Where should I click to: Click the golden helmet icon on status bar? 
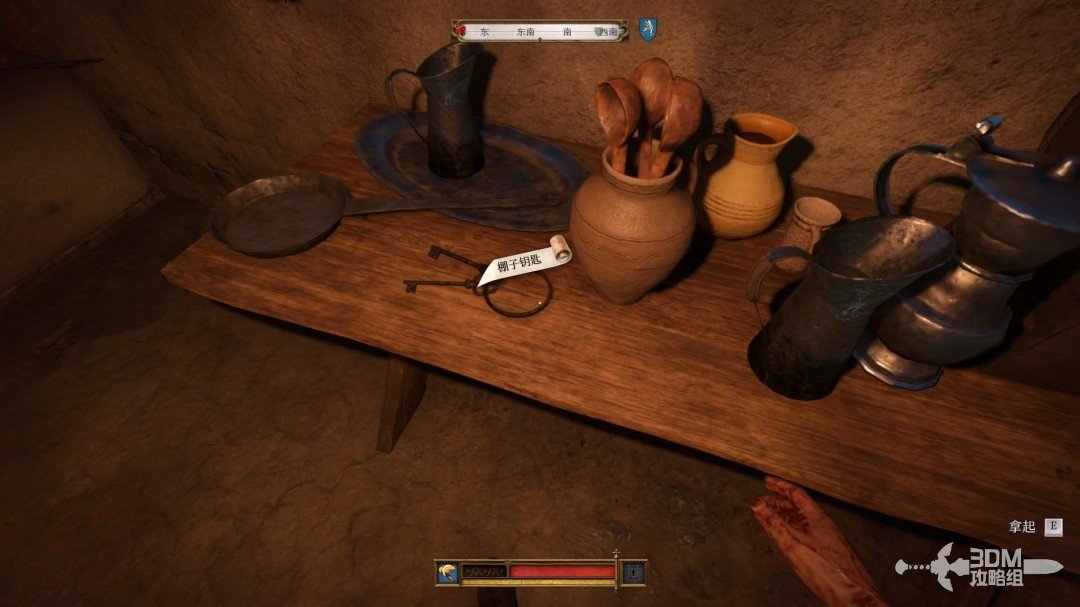point(447,572)
